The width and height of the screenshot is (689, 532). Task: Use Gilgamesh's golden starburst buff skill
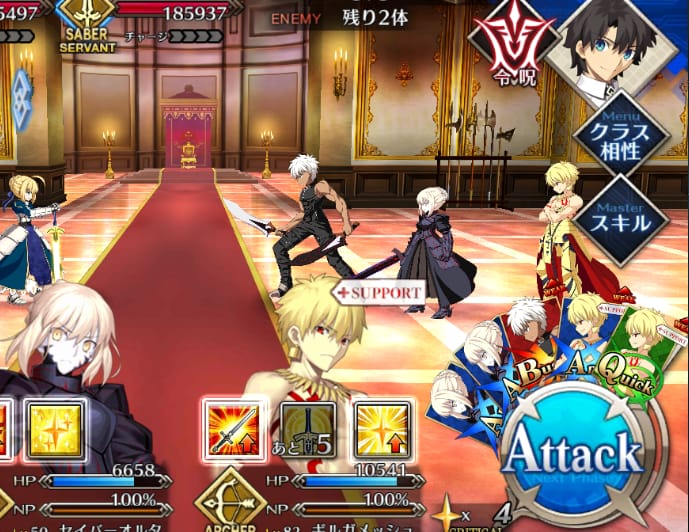(x=382, y=431)
